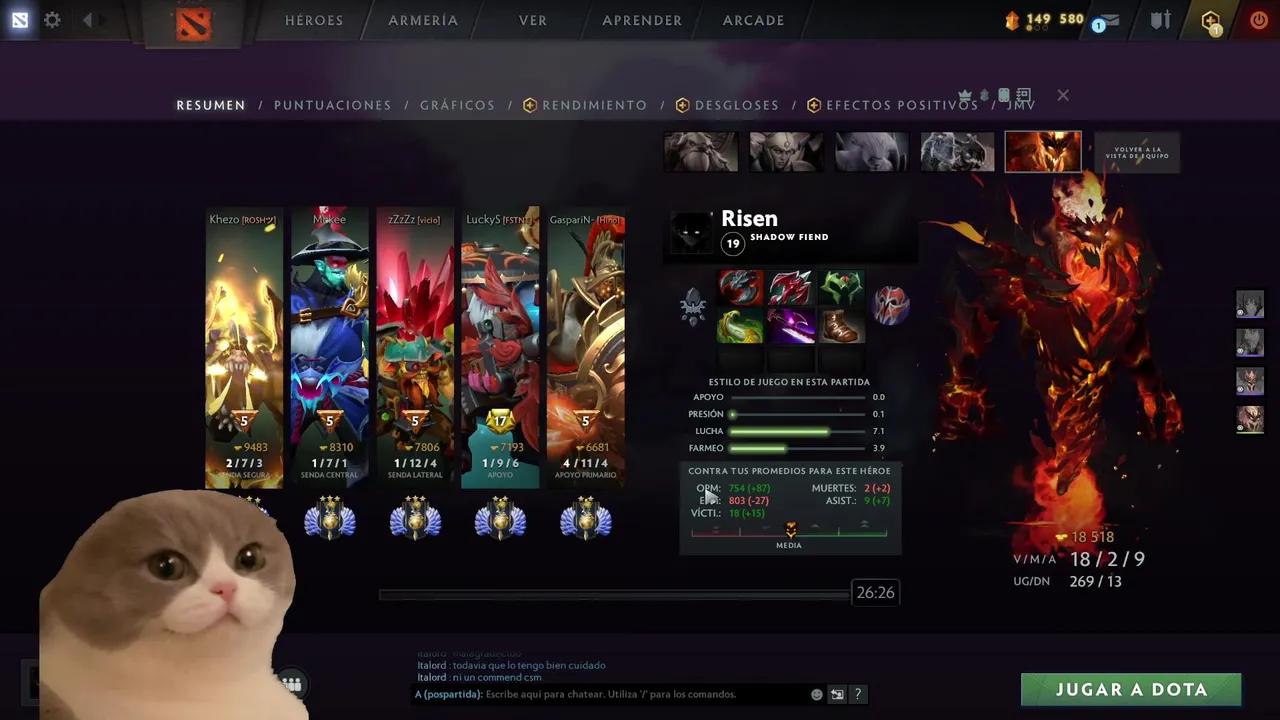Click the match timeline slider at 26:26

click(613, 593)
